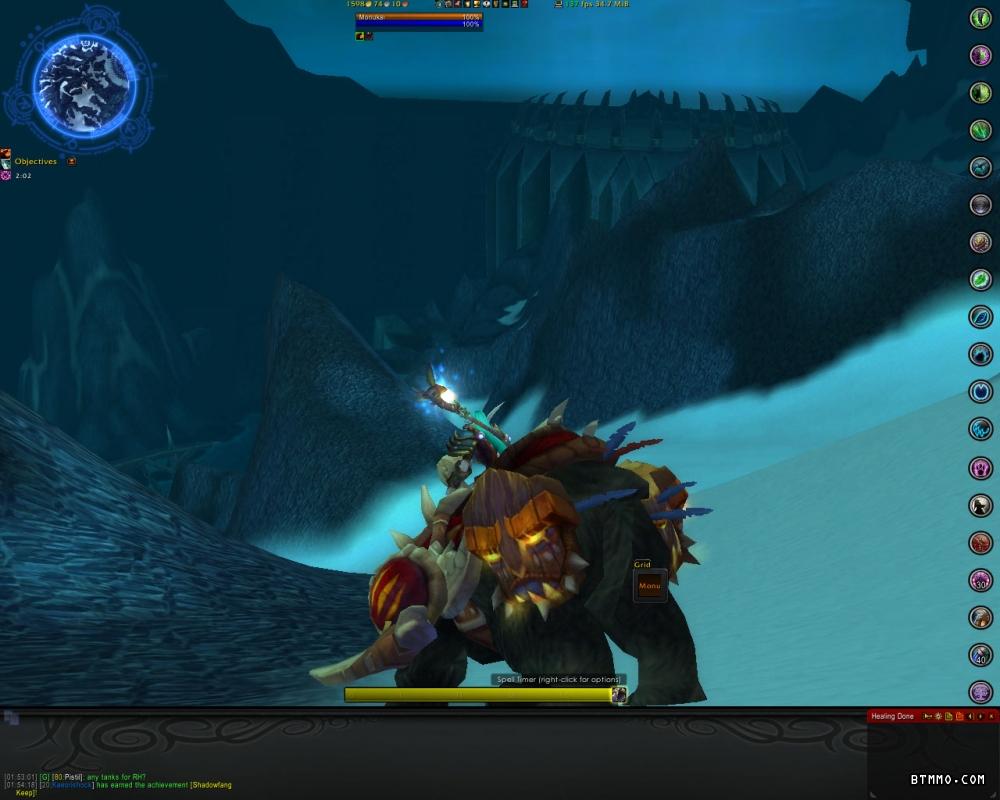The width and height of the screenshot is (1000, 800).
Task: Activate the green leaf spell icon
Action: click(x=981, y=280)
